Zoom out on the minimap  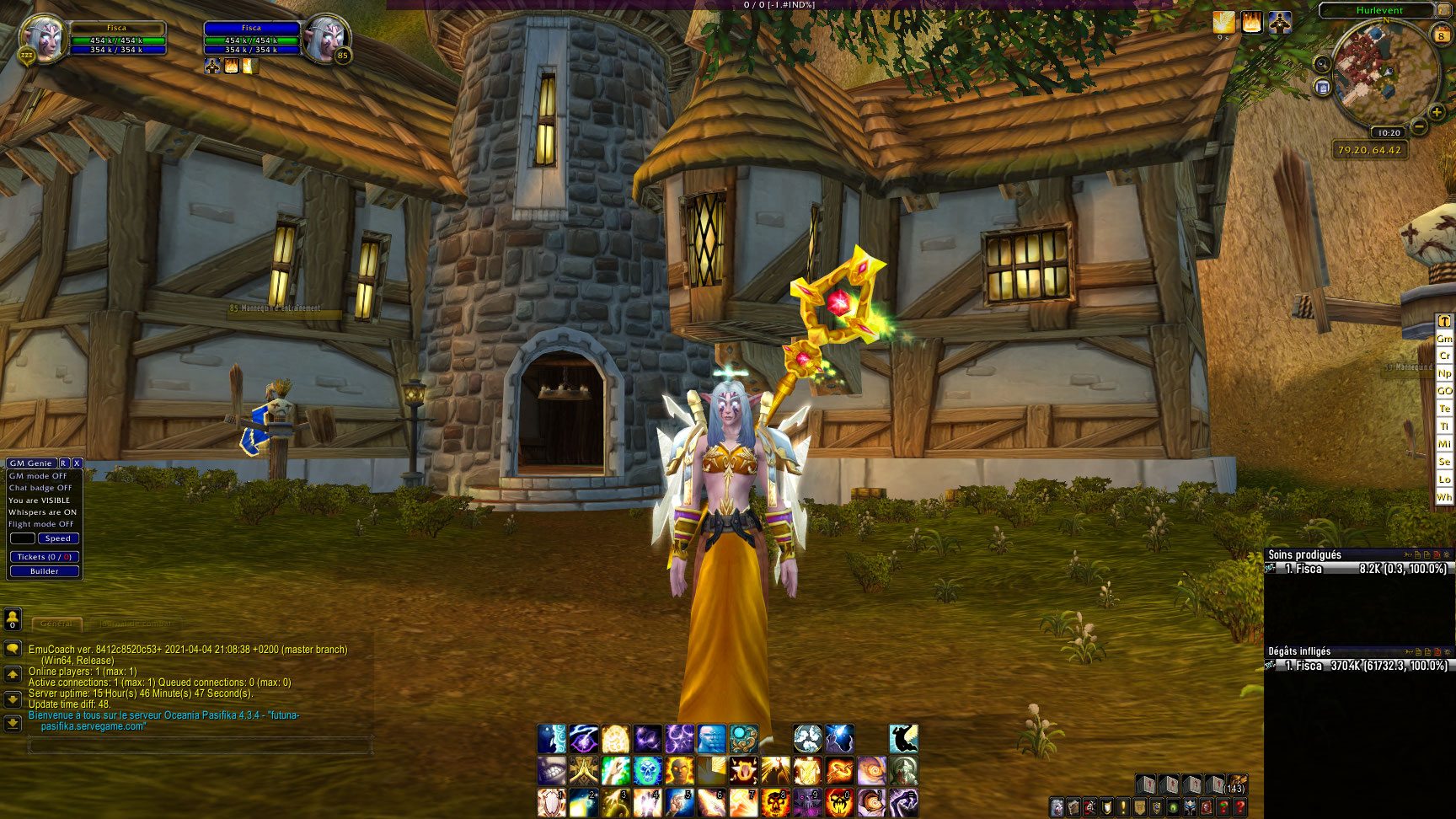tap(1419, 127)
